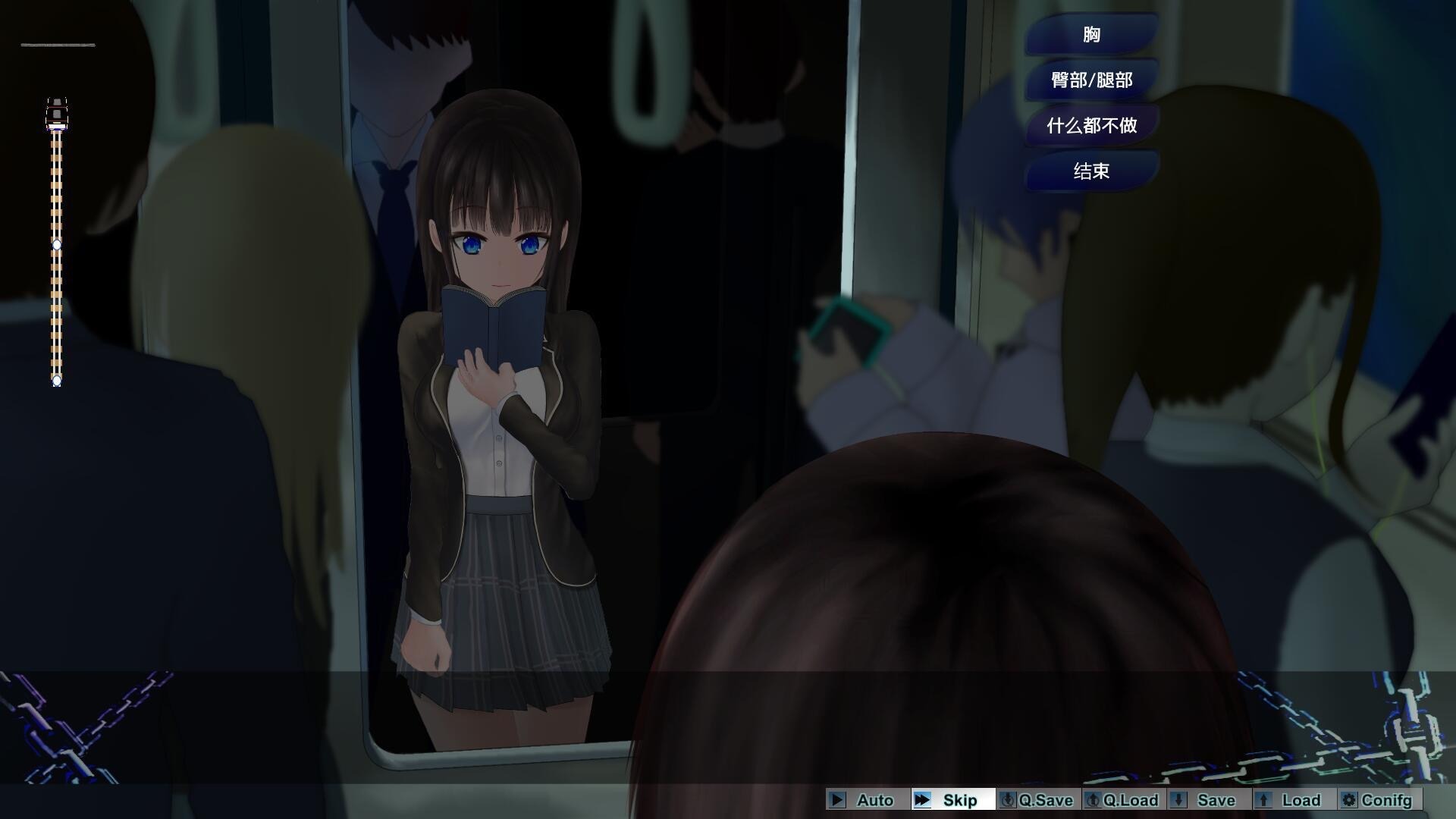Open the Load menu
Viewport: 1456px width, 819px height.
[x=1292, y=800]
